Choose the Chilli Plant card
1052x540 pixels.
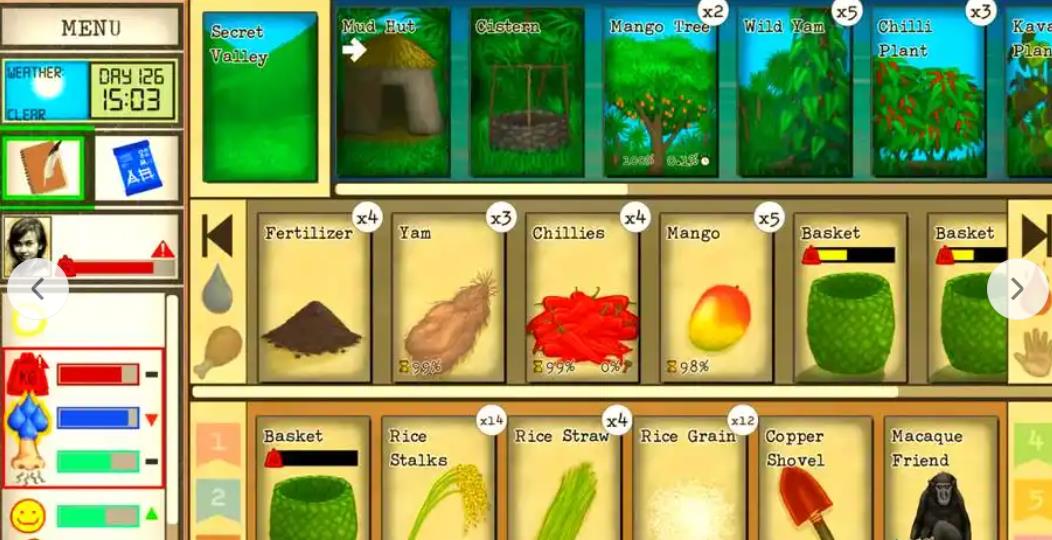(929, 93)
